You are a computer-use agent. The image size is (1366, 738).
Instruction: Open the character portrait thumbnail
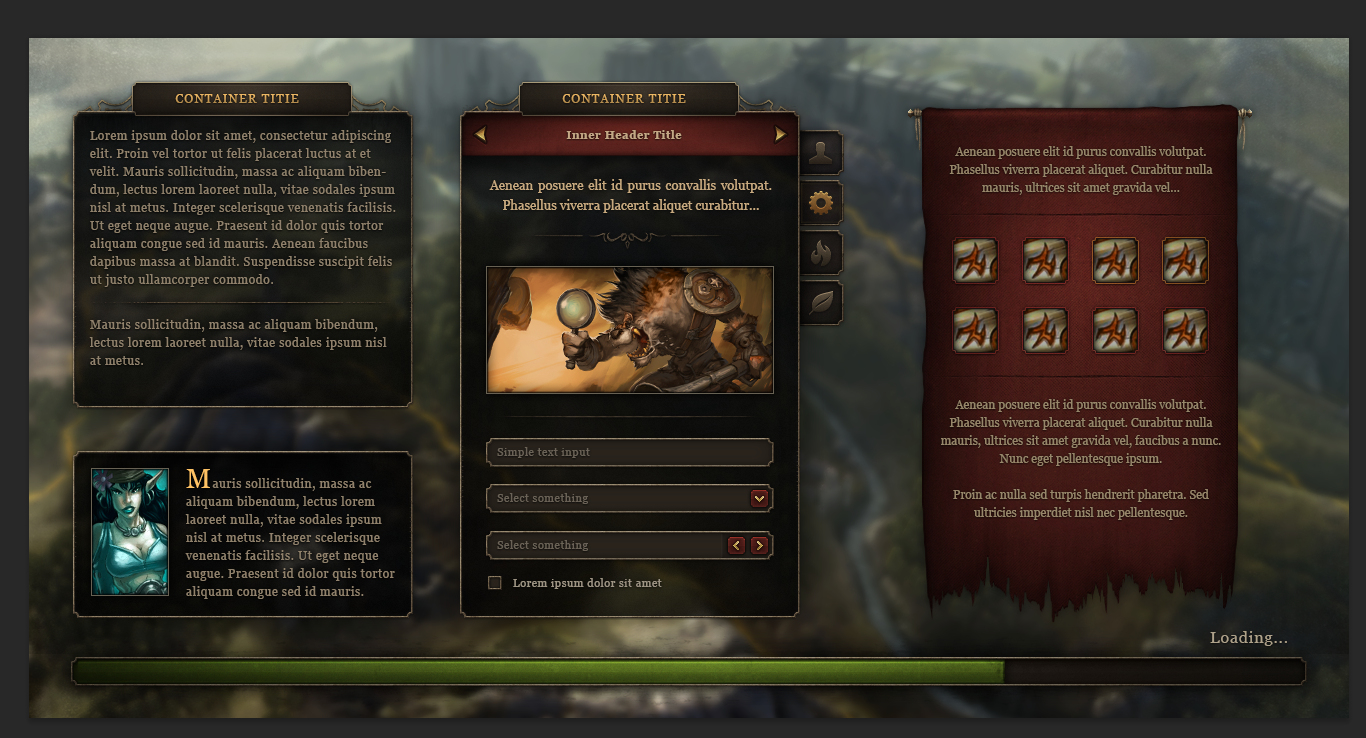pyautogui.click(x=130, y=531)
